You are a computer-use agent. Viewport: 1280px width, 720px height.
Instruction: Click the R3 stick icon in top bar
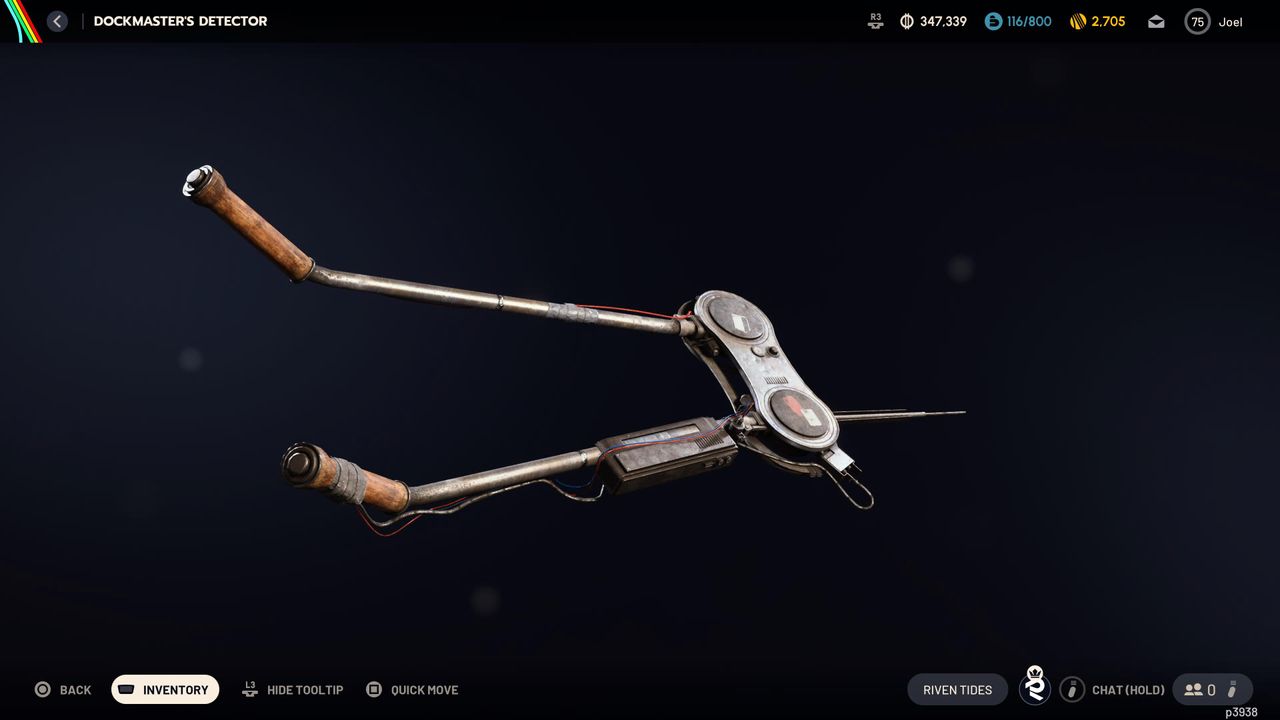pos(874,20)
